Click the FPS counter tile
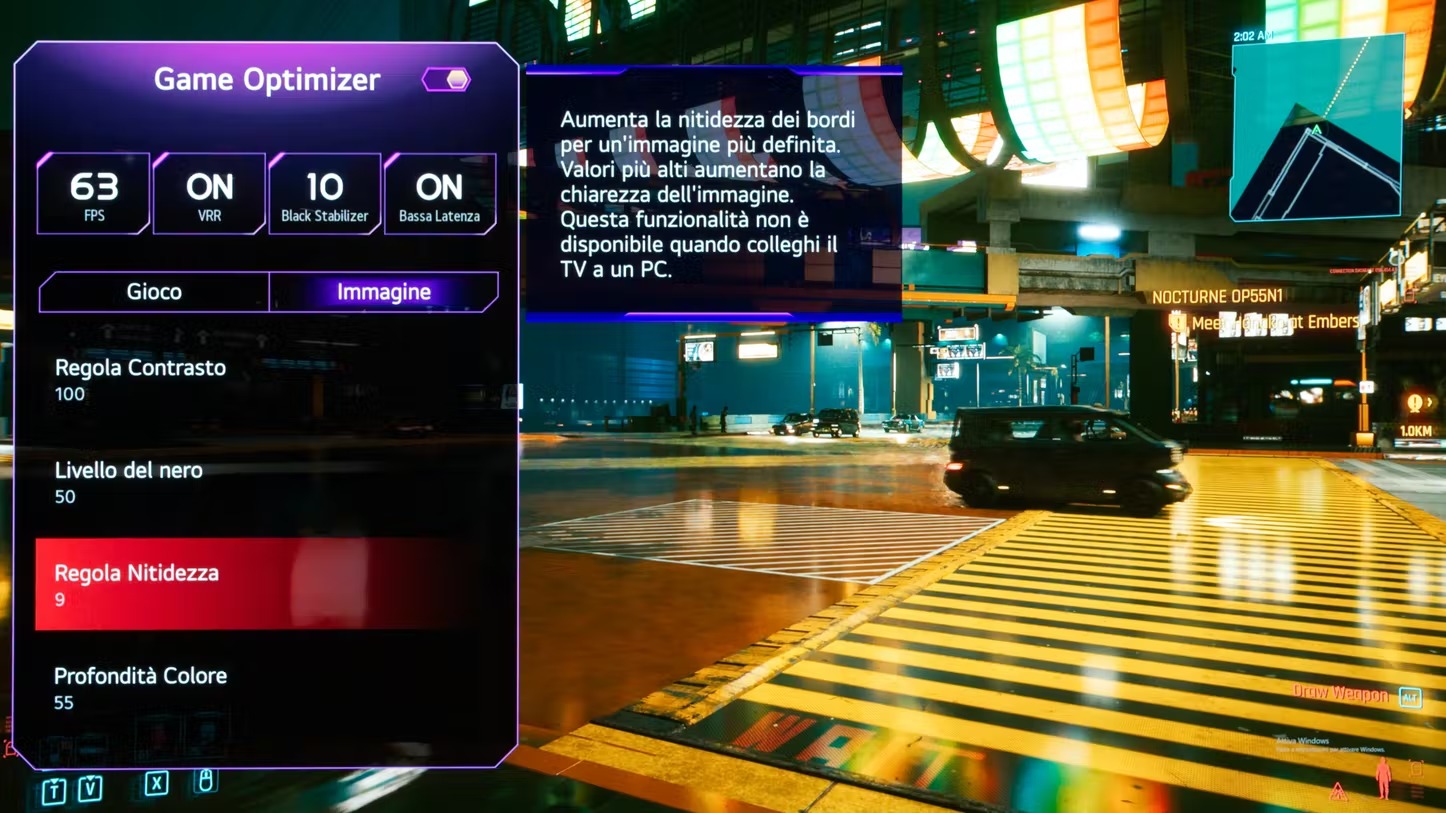The width and height of the screenshot is (1446, 813). pyautogui.click(x=94, y=194)
